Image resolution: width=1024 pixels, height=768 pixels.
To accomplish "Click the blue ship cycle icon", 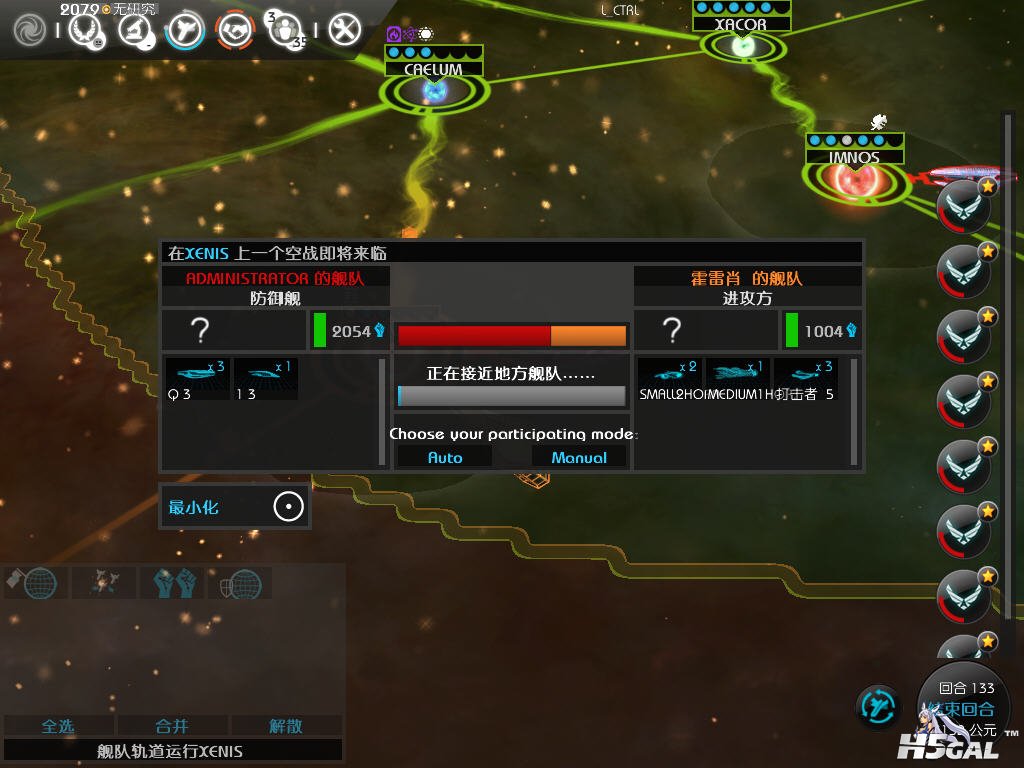I will coord(877,706).
